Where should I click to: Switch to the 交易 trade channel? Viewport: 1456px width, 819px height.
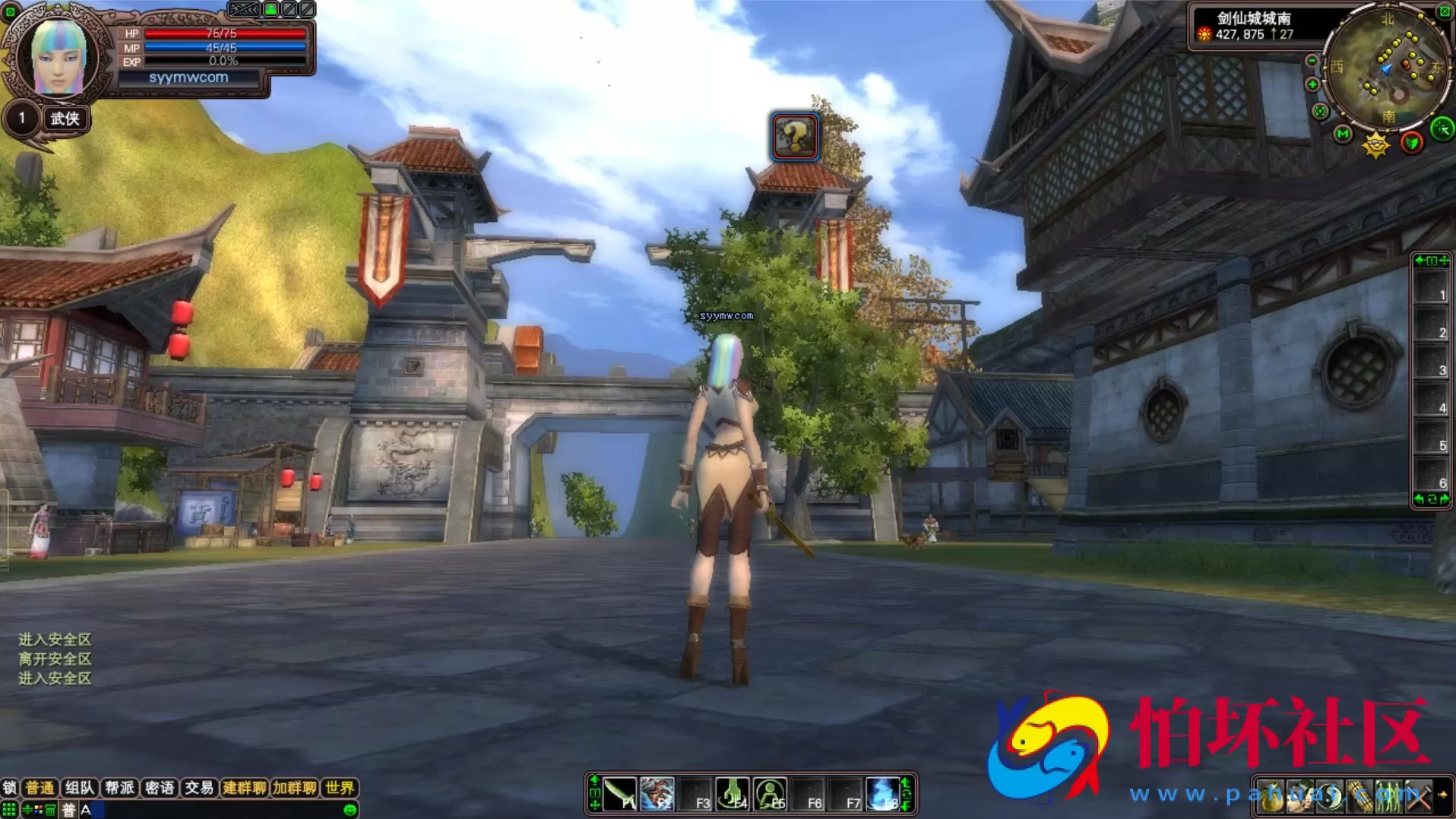(x=199, y=788)
